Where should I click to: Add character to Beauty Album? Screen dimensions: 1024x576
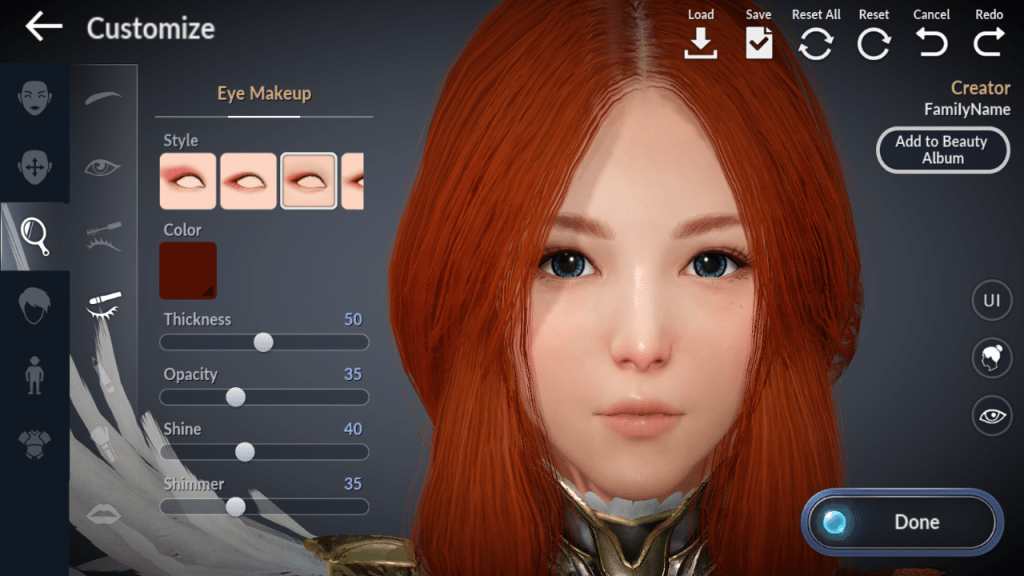point(941,150)
